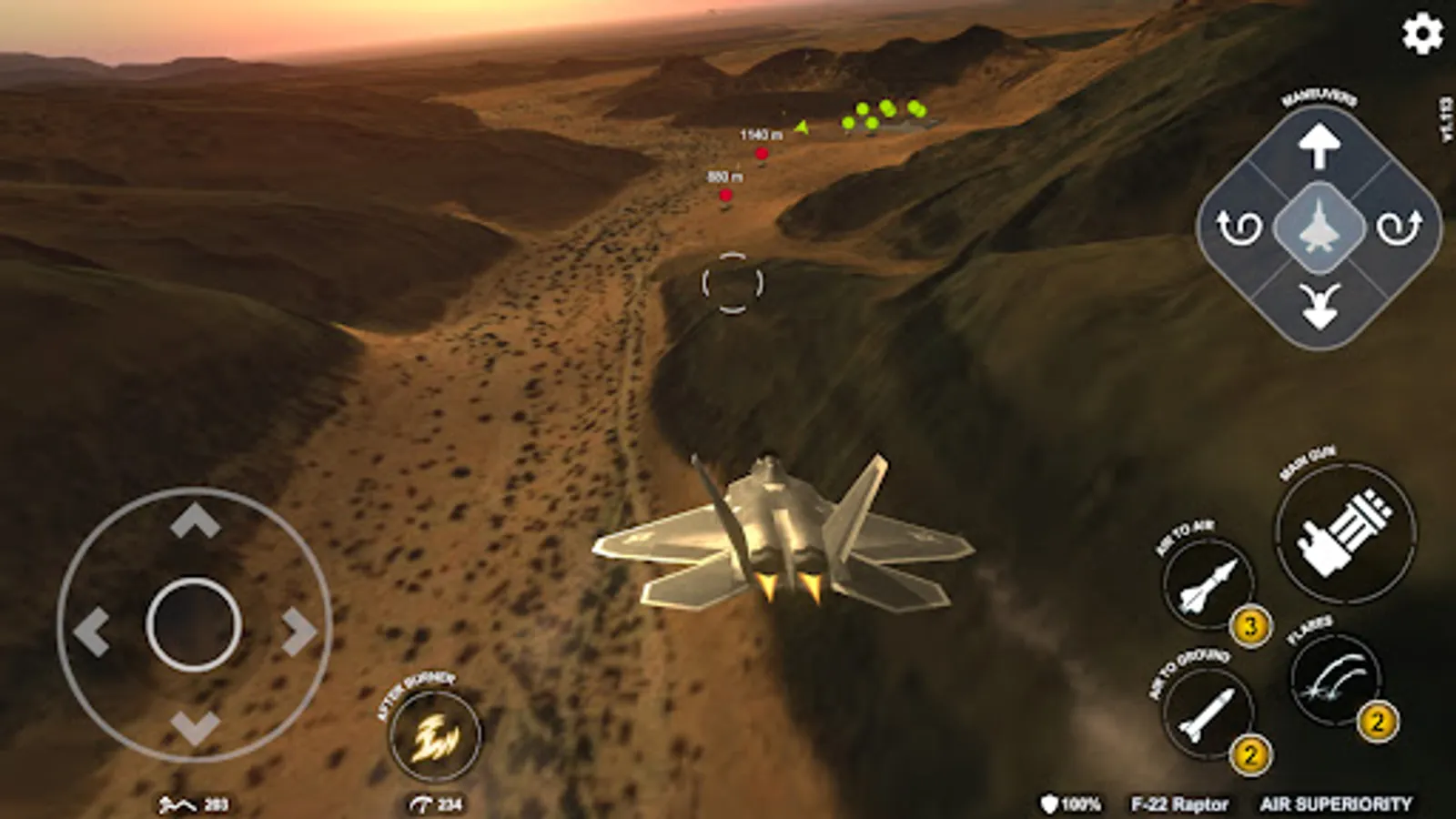Select the 880 m enemy target marker
Image resolution: width=1456 pixels, height=819 pixels.
(725, 194)
